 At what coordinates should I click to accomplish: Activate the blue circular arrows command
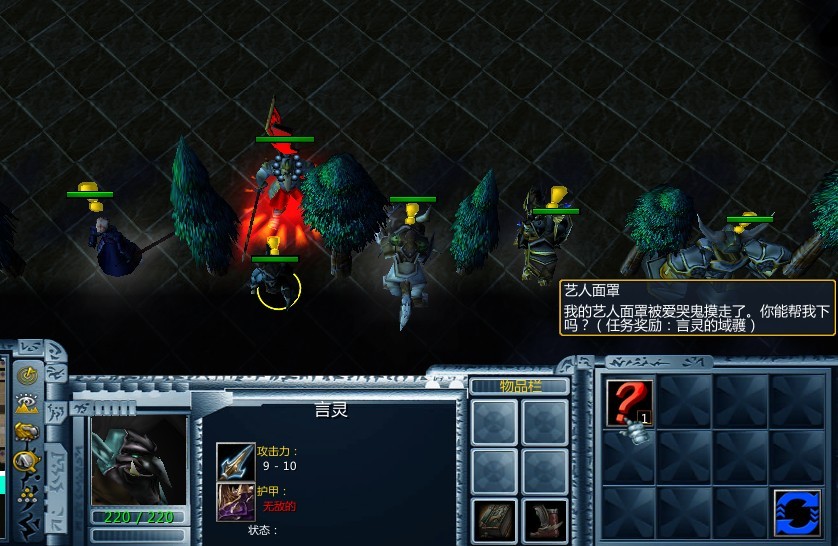point(797,511)
